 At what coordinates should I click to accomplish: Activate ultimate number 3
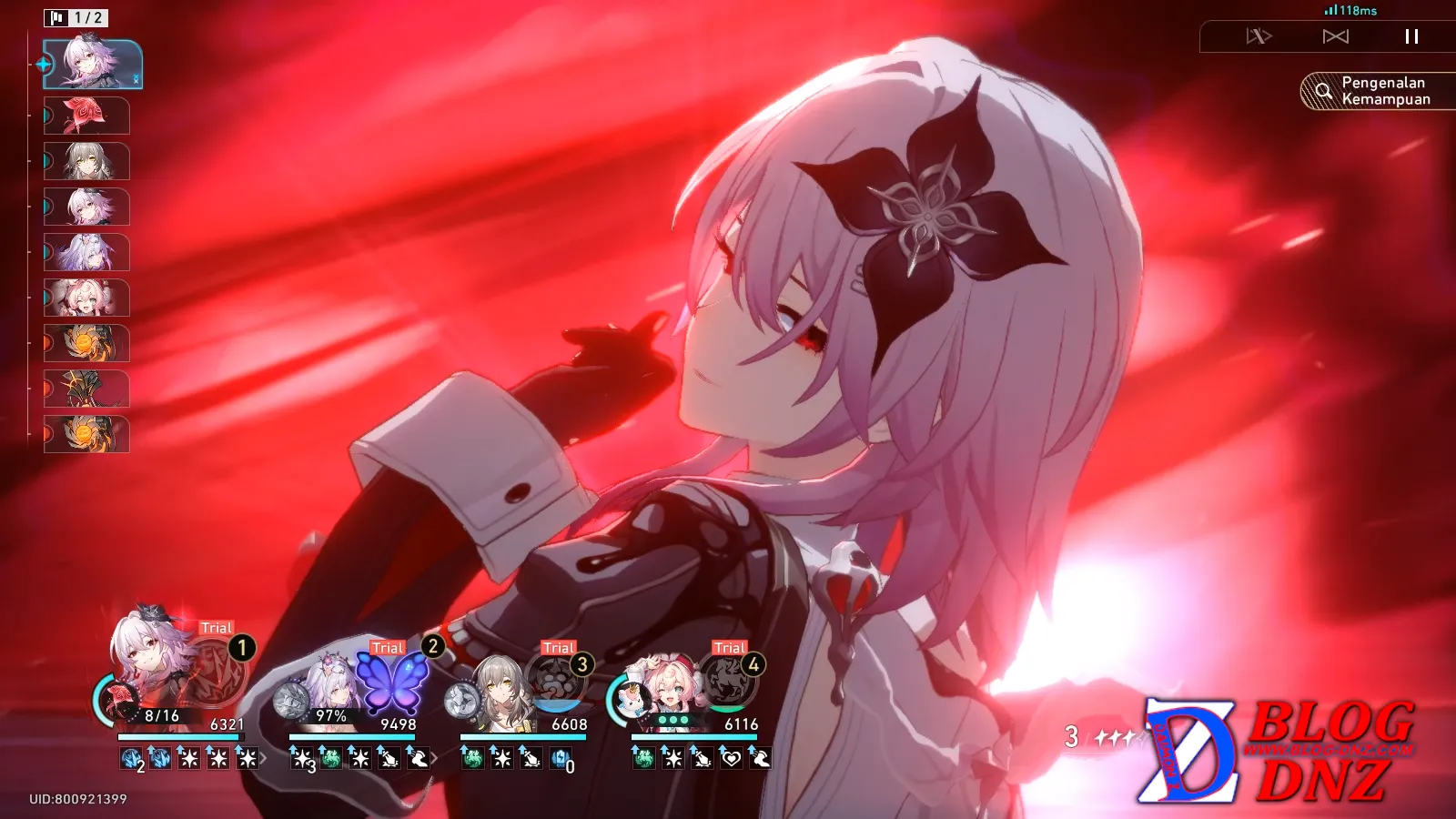[x=557, y=684]
